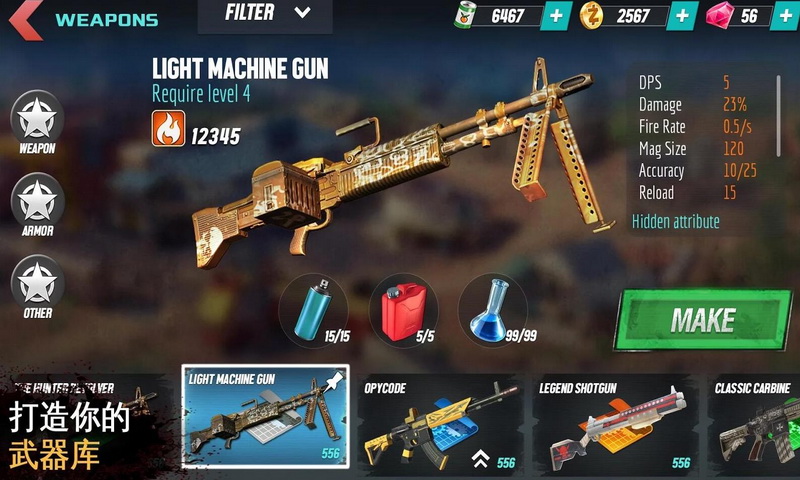Viewport: 800px width, 480px height.
Task: Select the blue canister material
Action: (x=312, y=308)
